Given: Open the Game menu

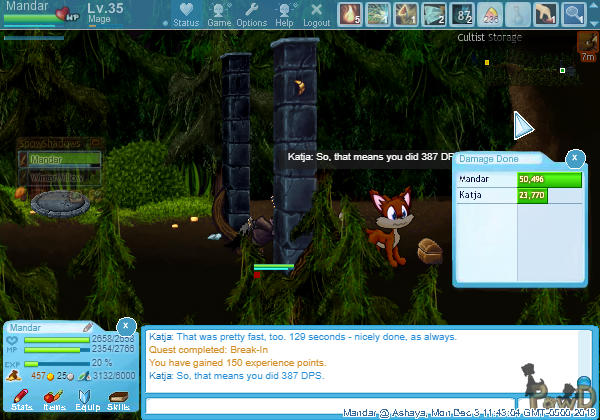Looking at the screenshot, I should tap(219, 14).
